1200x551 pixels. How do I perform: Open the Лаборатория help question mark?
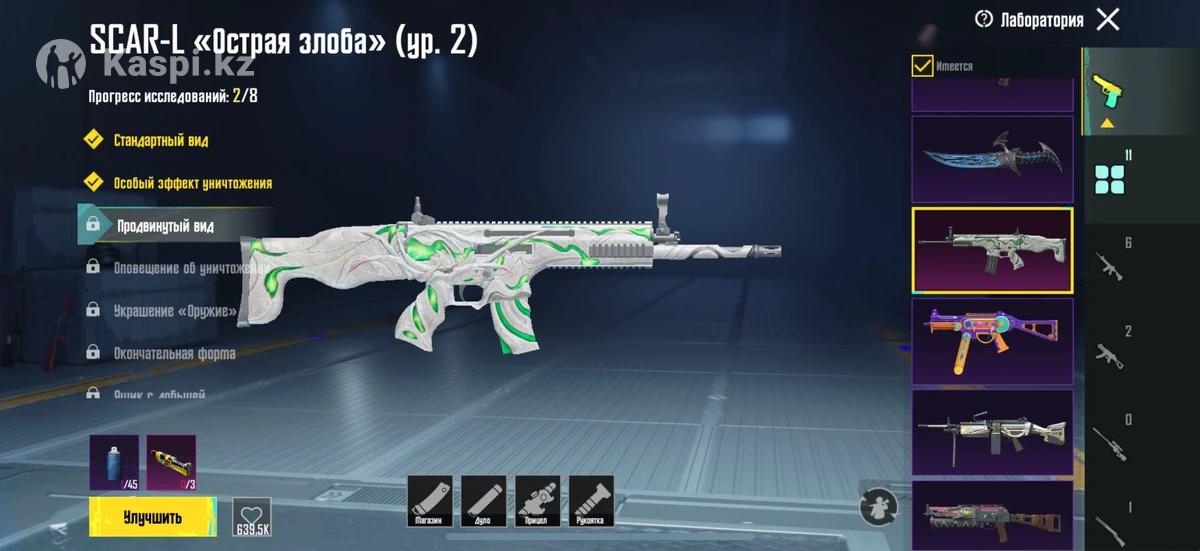pyautogui.click(x=984, y=19)
